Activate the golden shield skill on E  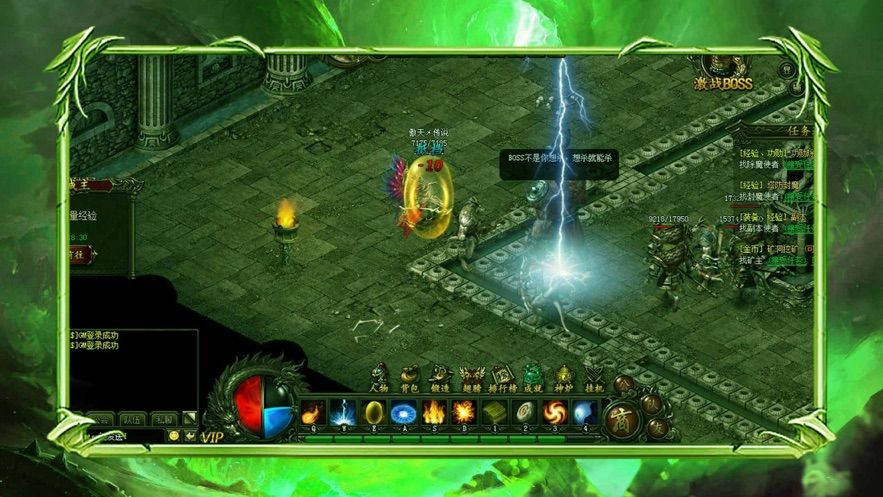[374, 412]
